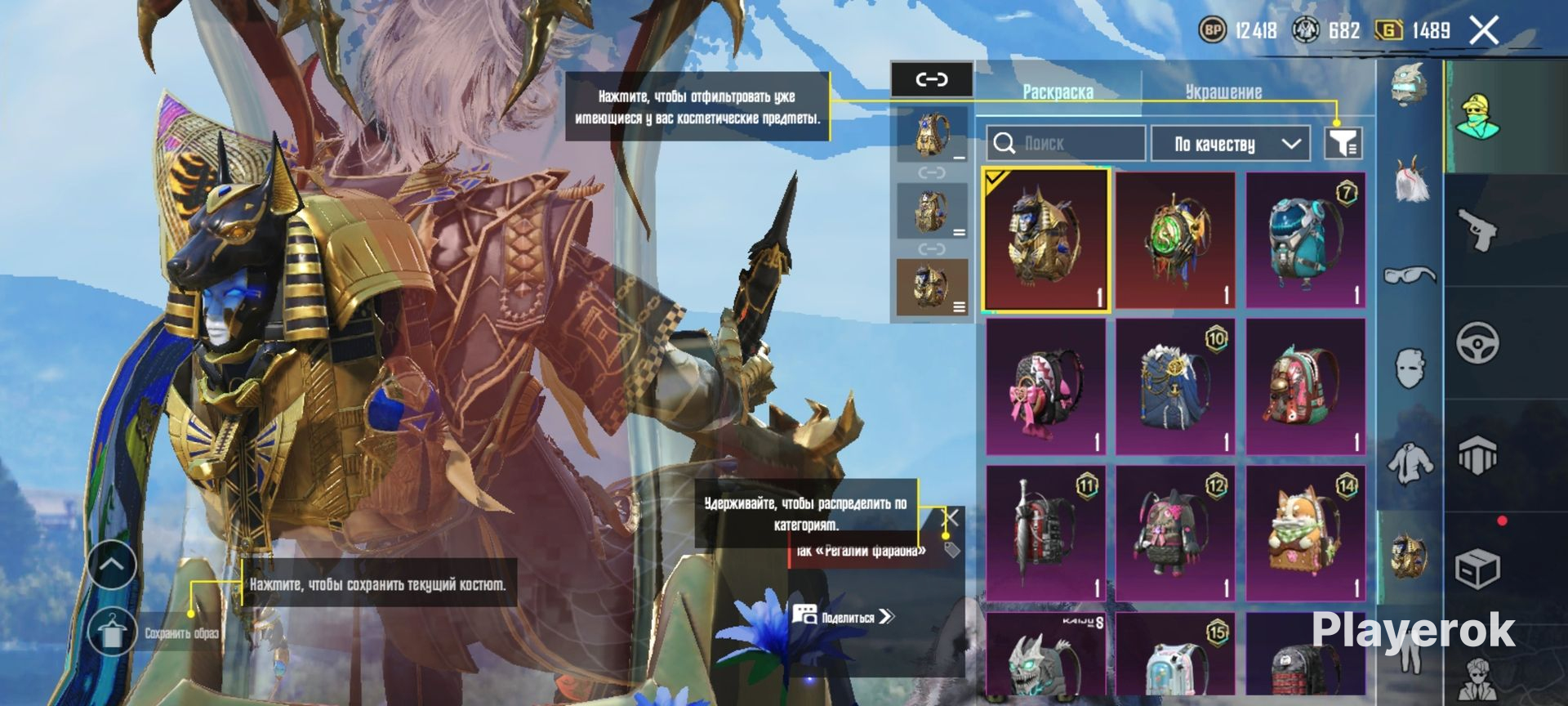The height and width of the screenshot is (706, 1568).
Task: Select the golden pharaoh backpack skin
Action: click(1045, 240)
